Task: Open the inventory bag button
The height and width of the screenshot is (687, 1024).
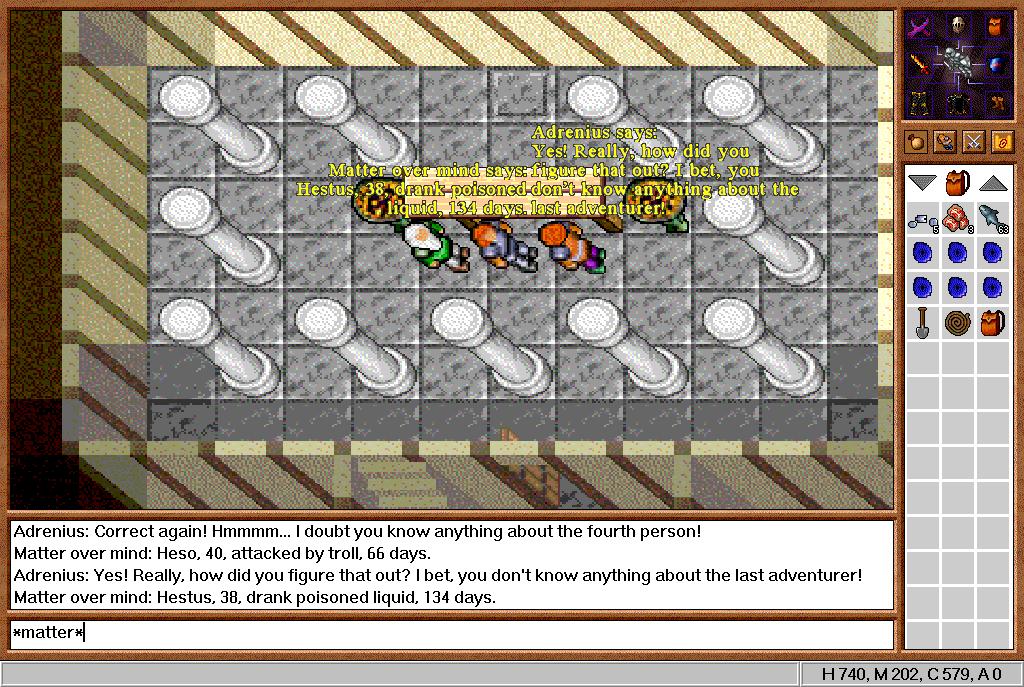Action: coord(916,142)
